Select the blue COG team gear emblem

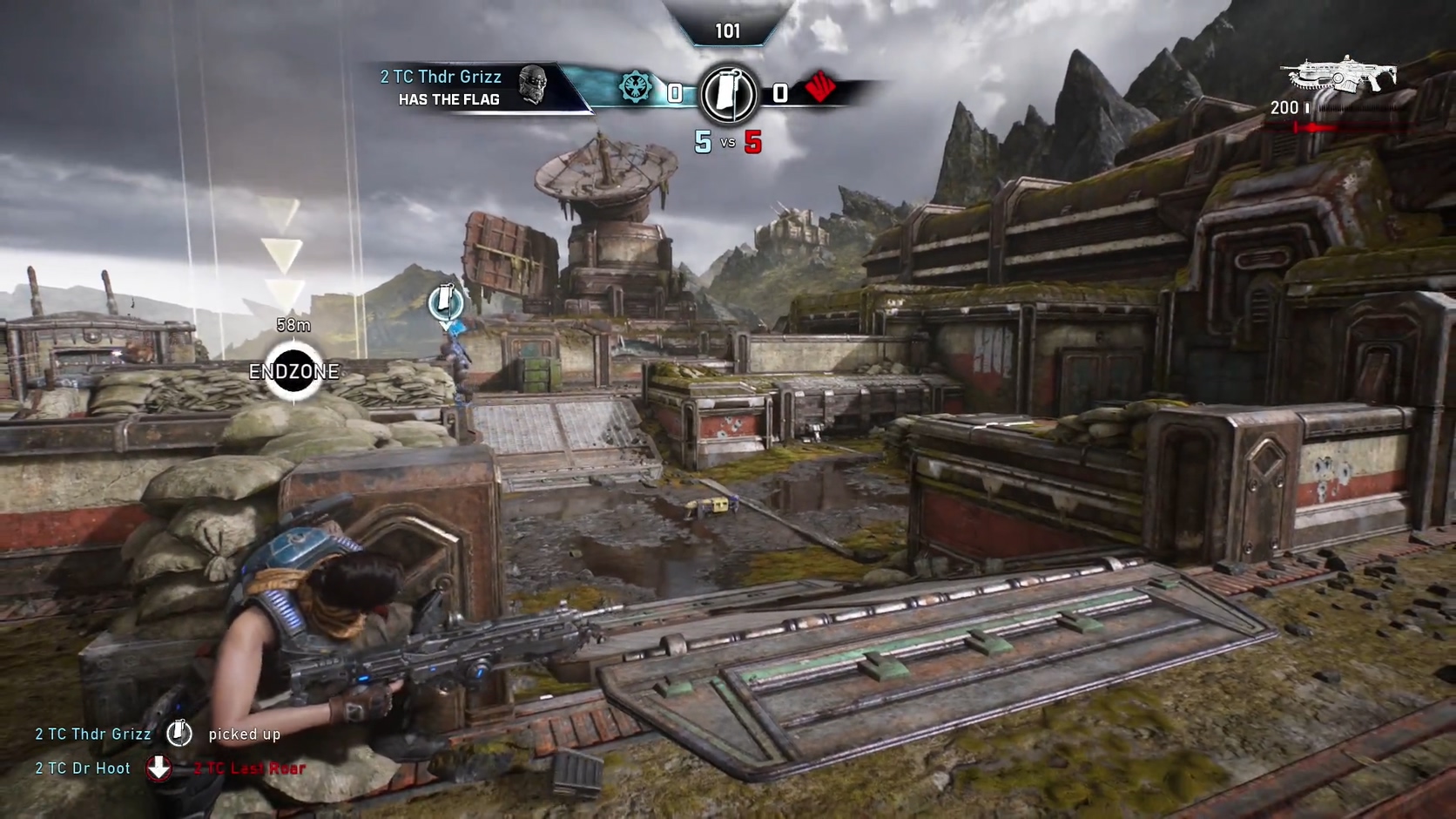point(635,88)
